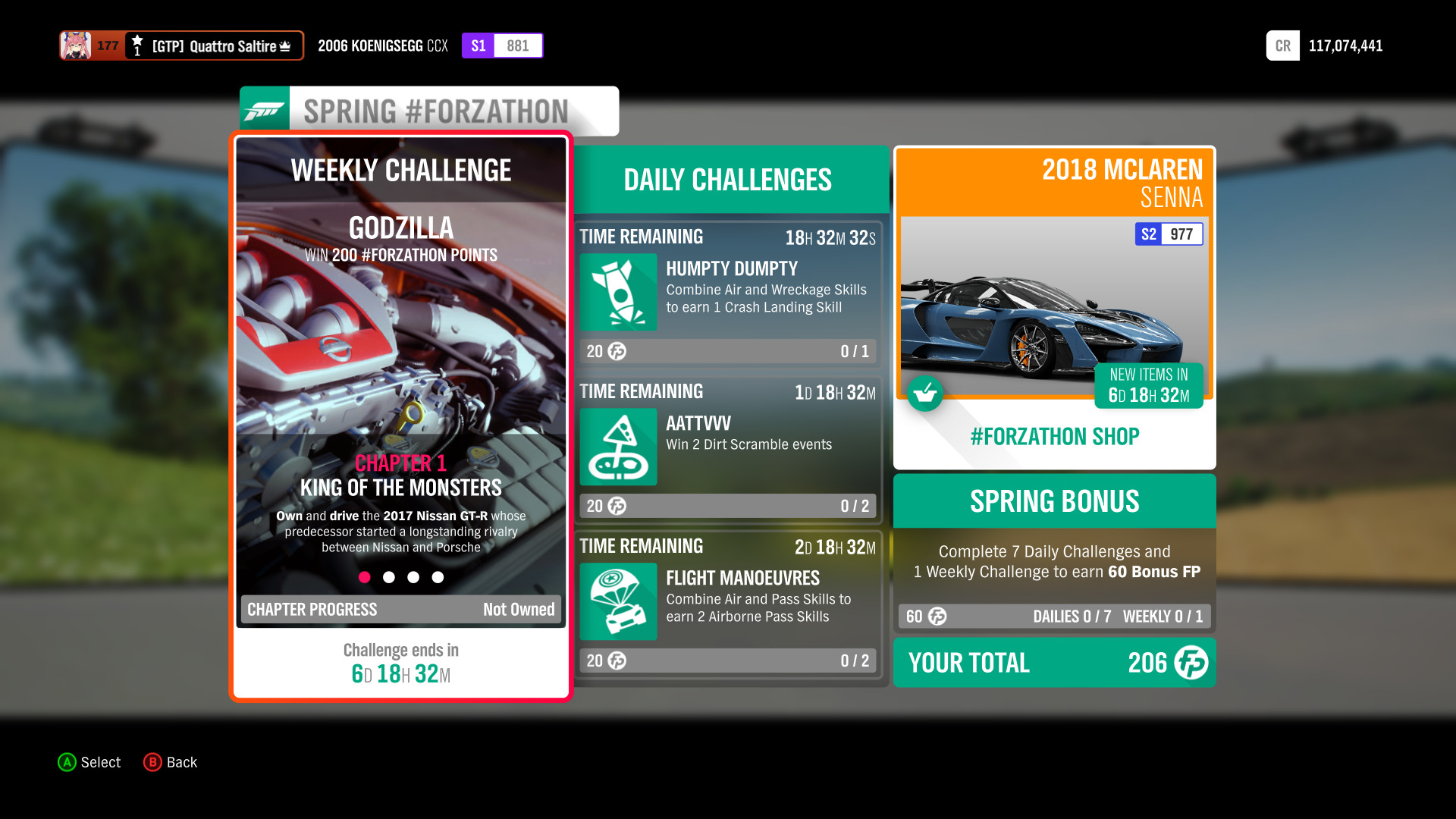Open the #FORZATHON SHOP link

click(x=1053, y=436)
